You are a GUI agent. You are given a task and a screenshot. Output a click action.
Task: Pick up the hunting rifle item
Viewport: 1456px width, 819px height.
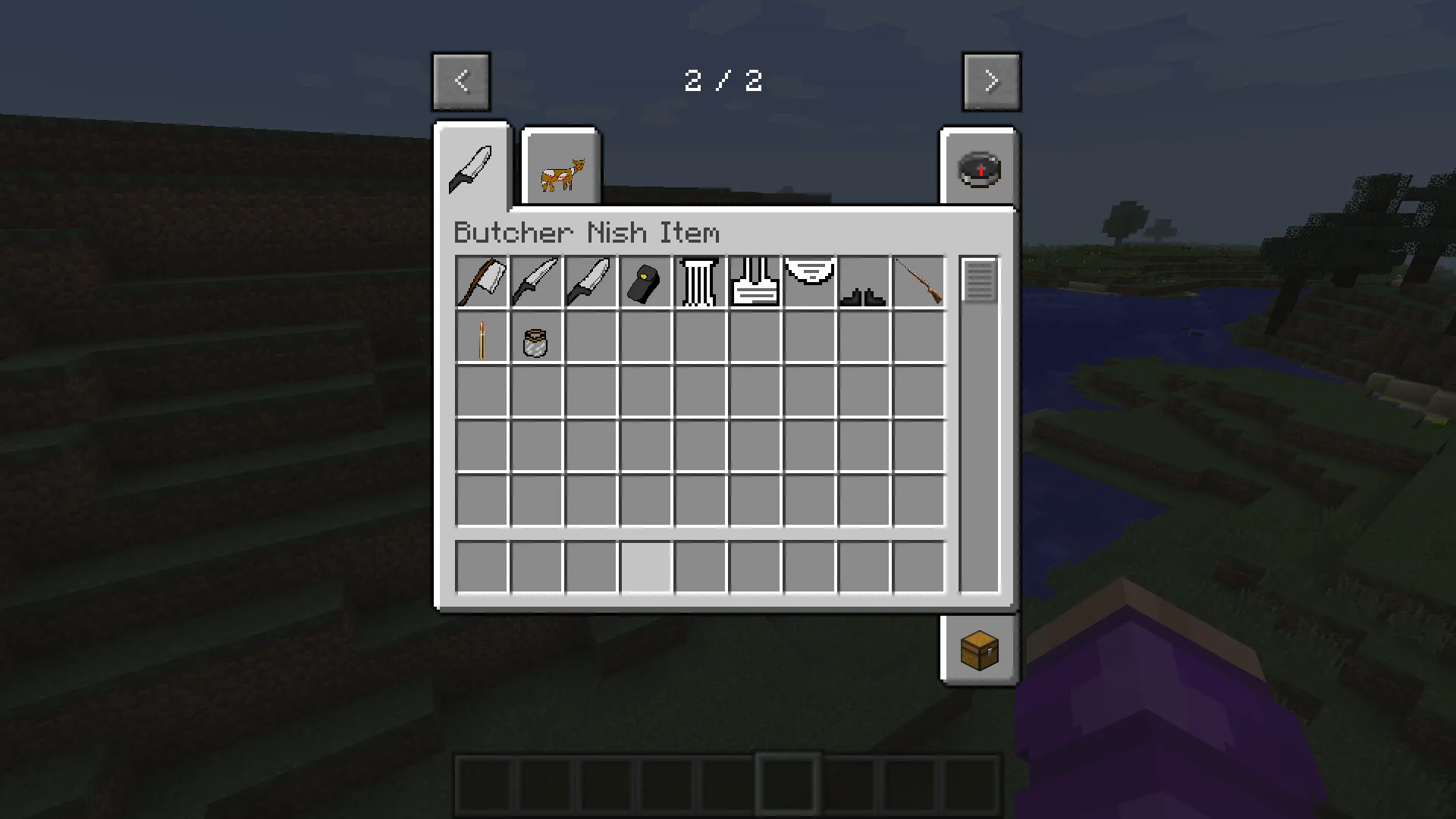[x=918, y=282]
